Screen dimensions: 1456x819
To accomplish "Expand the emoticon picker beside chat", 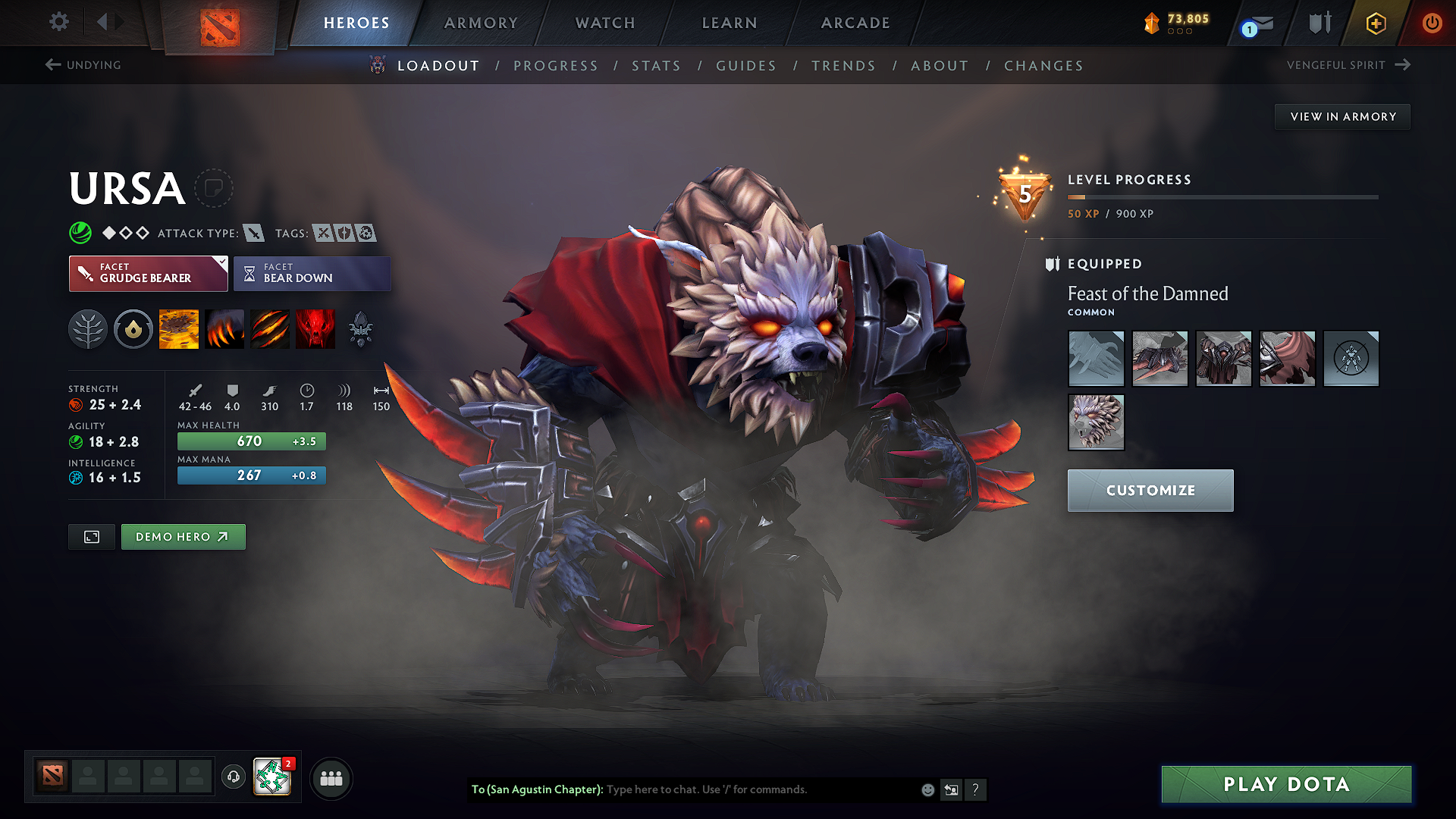I will point(927,789).
